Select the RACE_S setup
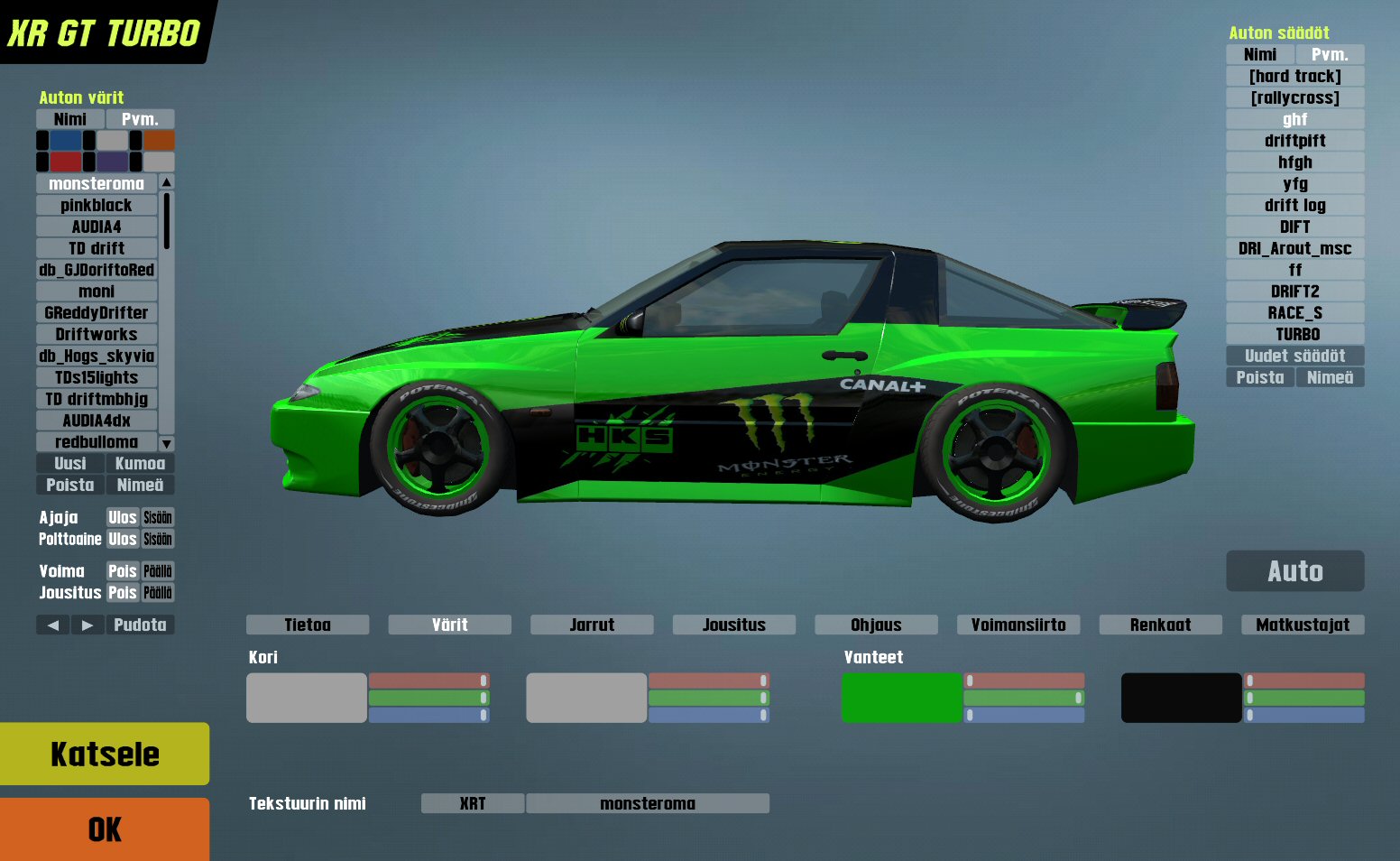The width and height of the screenshot is (1400, 861). [1294, 313]
